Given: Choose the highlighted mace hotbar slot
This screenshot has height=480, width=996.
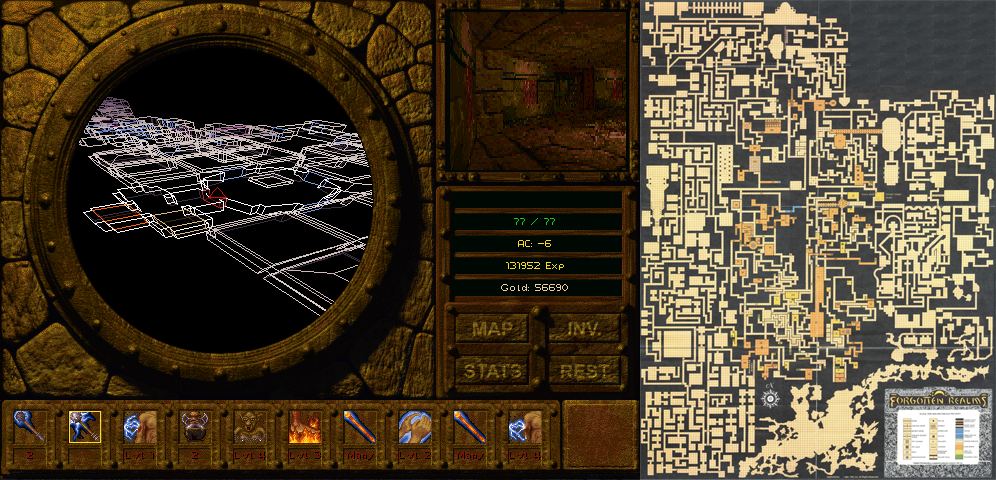Looking at the screenshot, I should 84,428.
